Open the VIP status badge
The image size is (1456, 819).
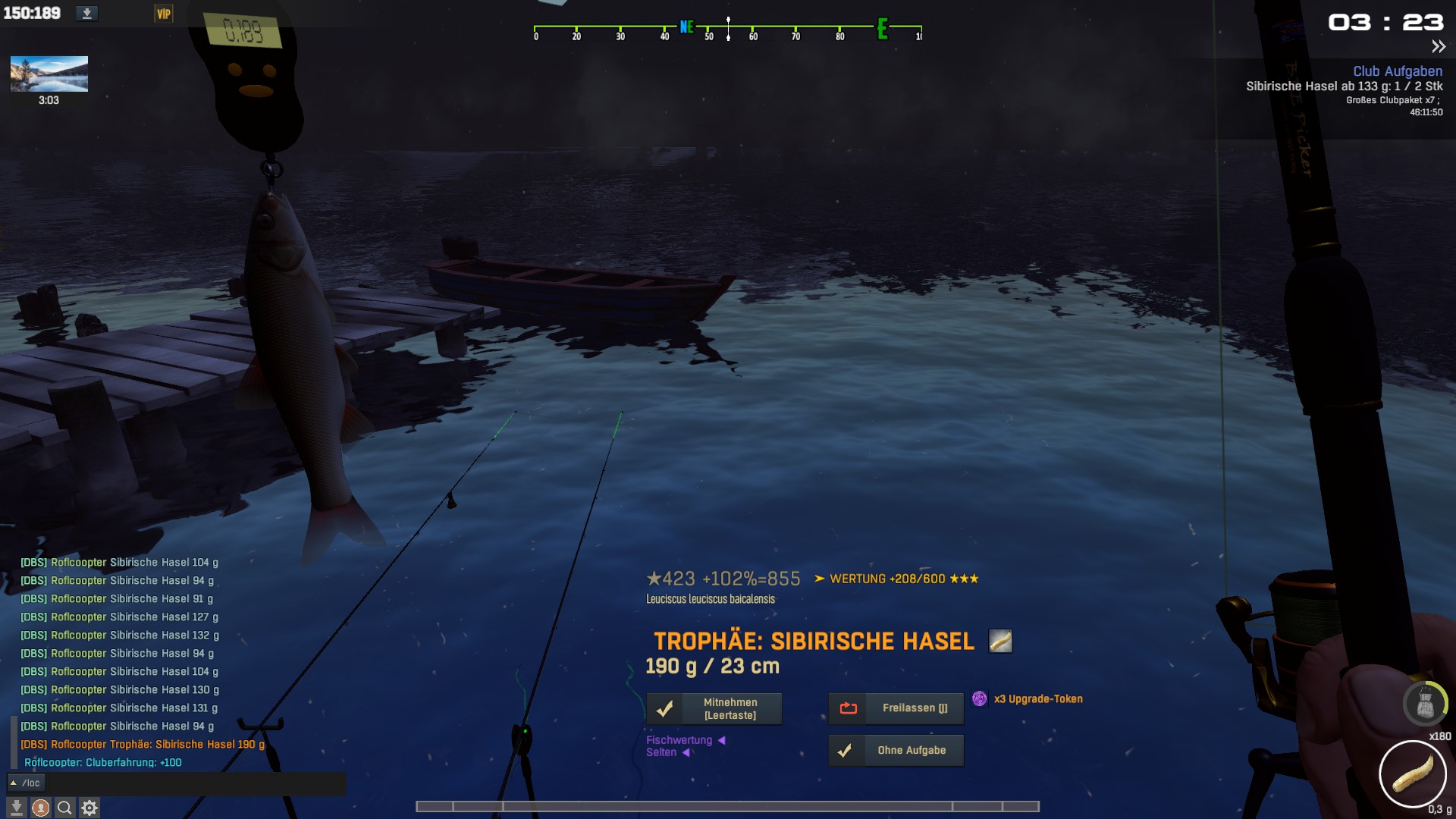pyautogui.click(x=163, y=14)
